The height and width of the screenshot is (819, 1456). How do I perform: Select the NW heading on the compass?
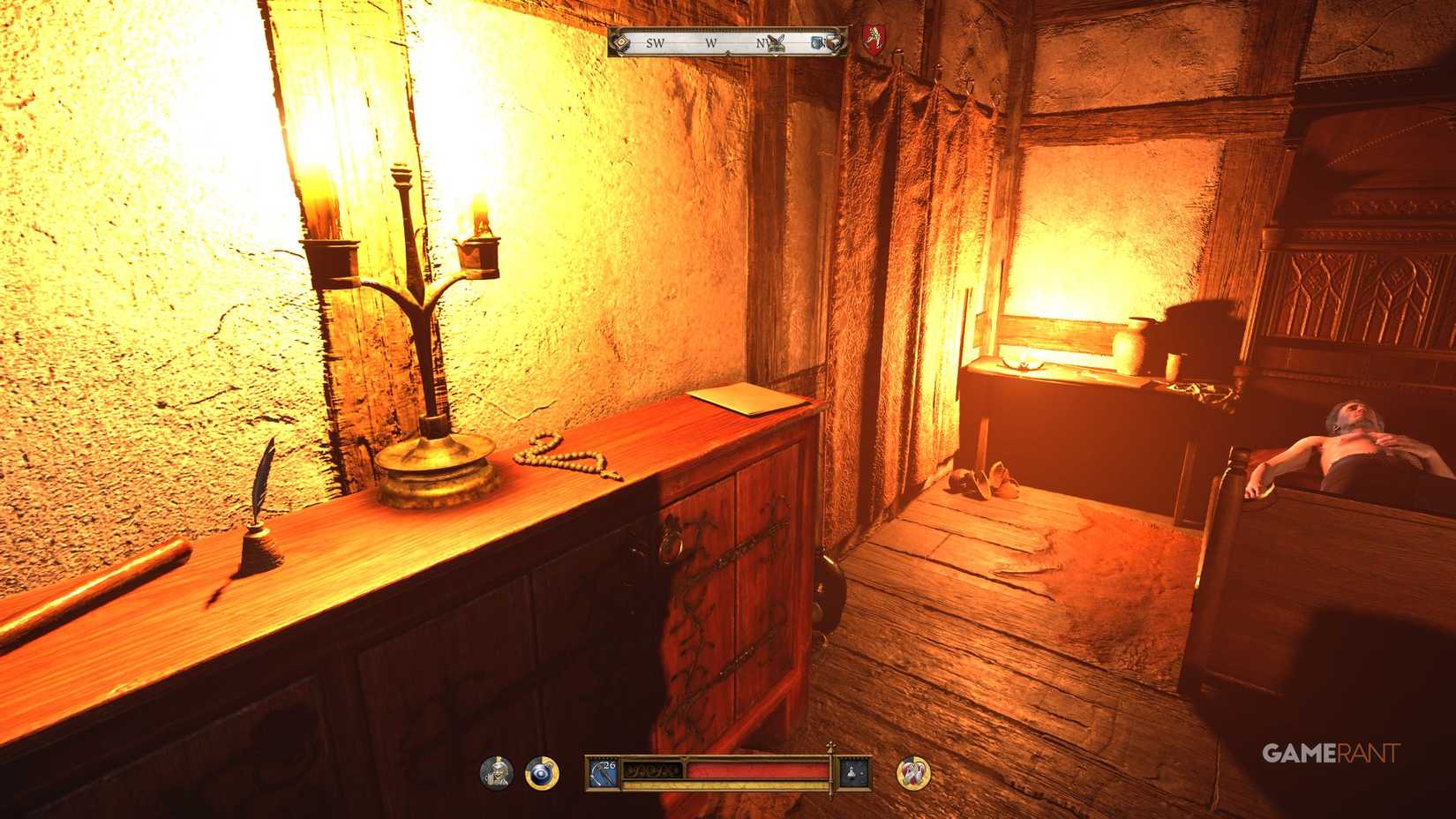(x=764, y=41)
